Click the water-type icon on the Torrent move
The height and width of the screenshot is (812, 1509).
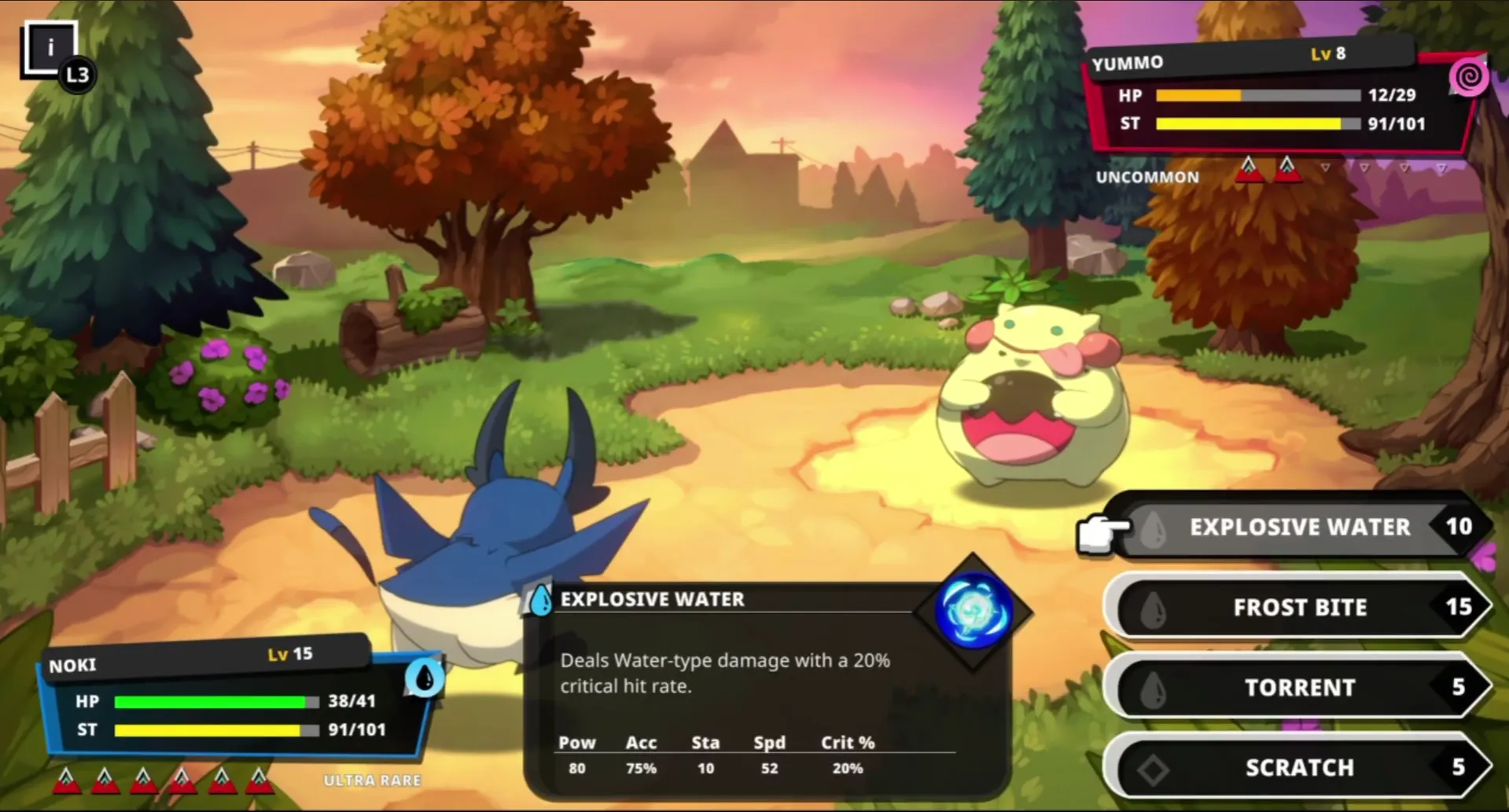[1154, 688]
